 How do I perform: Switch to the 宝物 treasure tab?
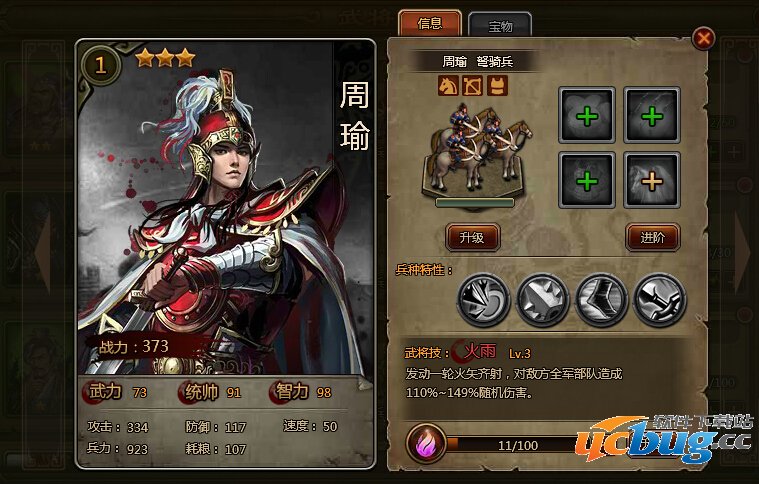tap(499, 24)
